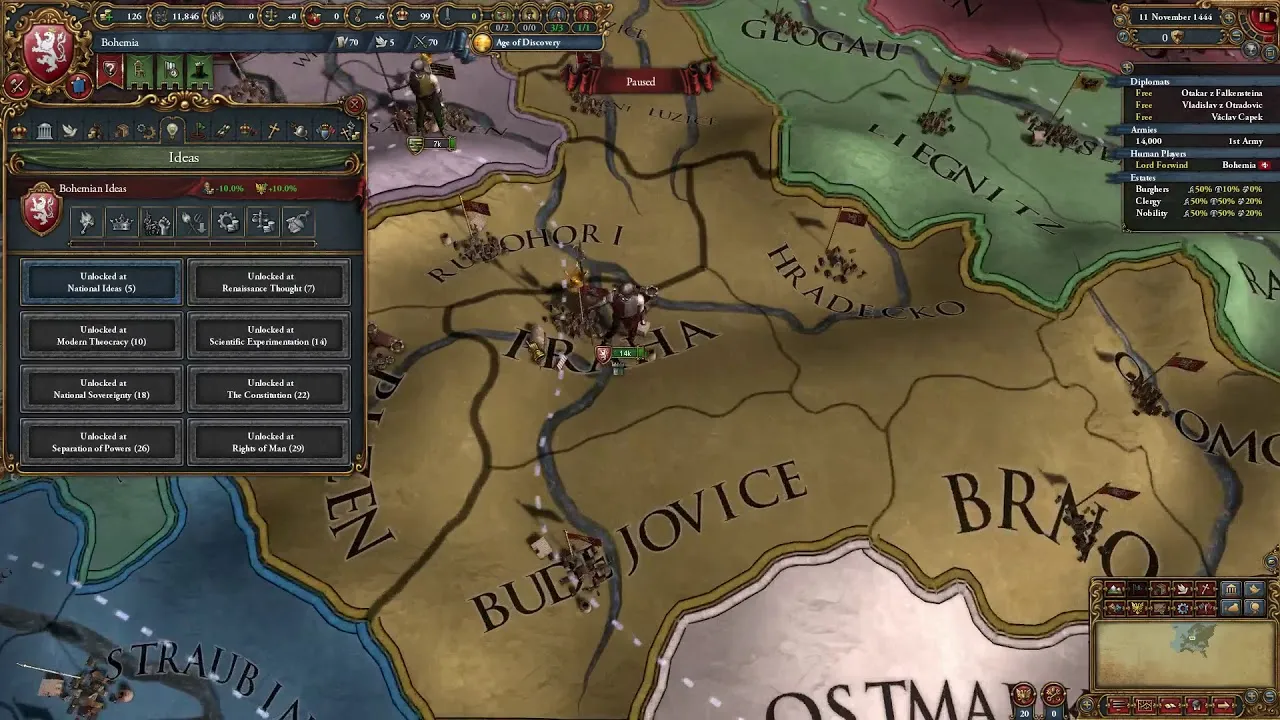Open the menu icon at the minimap bottom left
This screenshot has width=1280, height=720.
click(1117, 706)
